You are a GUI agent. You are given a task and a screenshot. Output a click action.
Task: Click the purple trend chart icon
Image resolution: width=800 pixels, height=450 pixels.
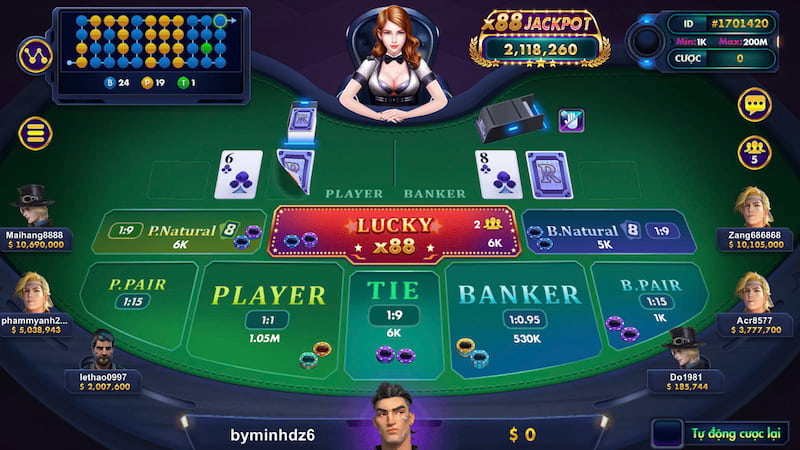tap(35, 52)
